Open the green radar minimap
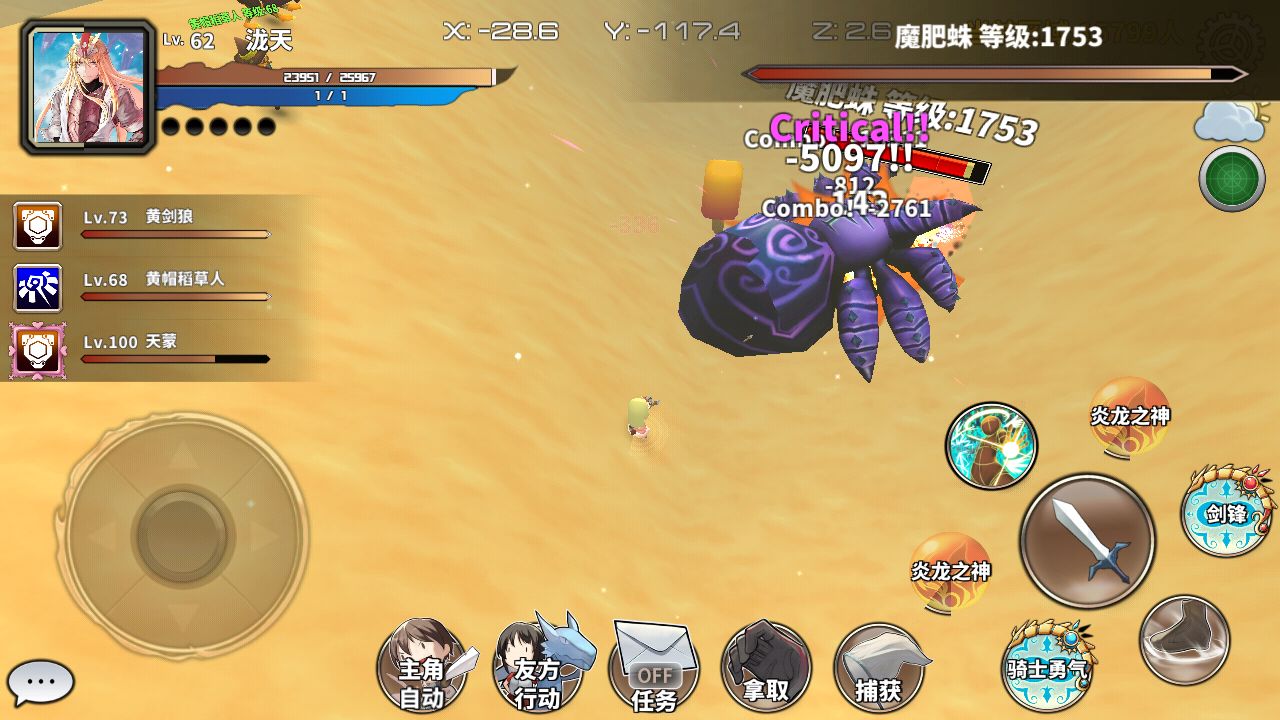The image size is (1280, 720). [1231, 178]
